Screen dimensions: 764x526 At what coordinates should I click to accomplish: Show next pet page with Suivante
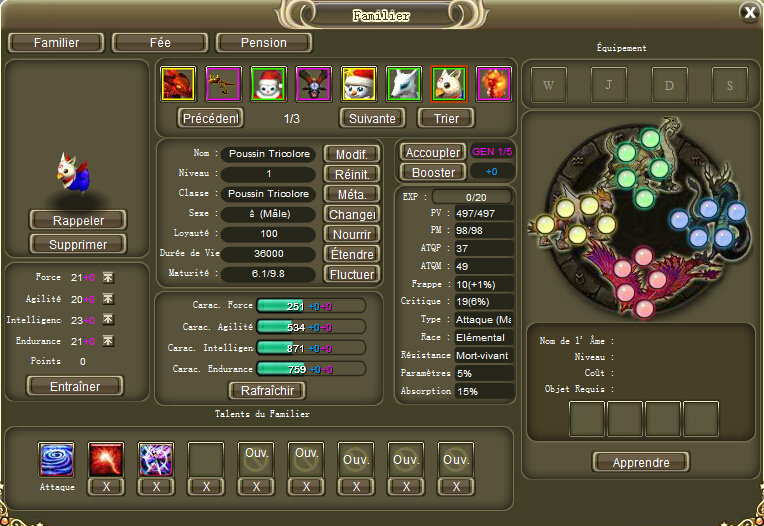(372, 118)
